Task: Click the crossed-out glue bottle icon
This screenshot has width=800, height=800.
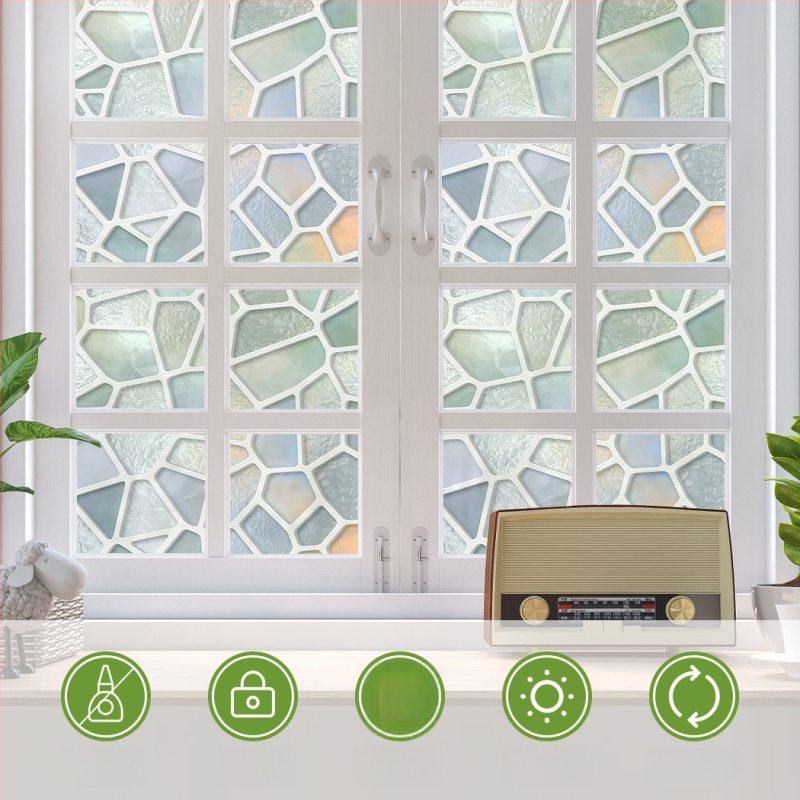Action: pyautogui.click(x=106, y=696)
